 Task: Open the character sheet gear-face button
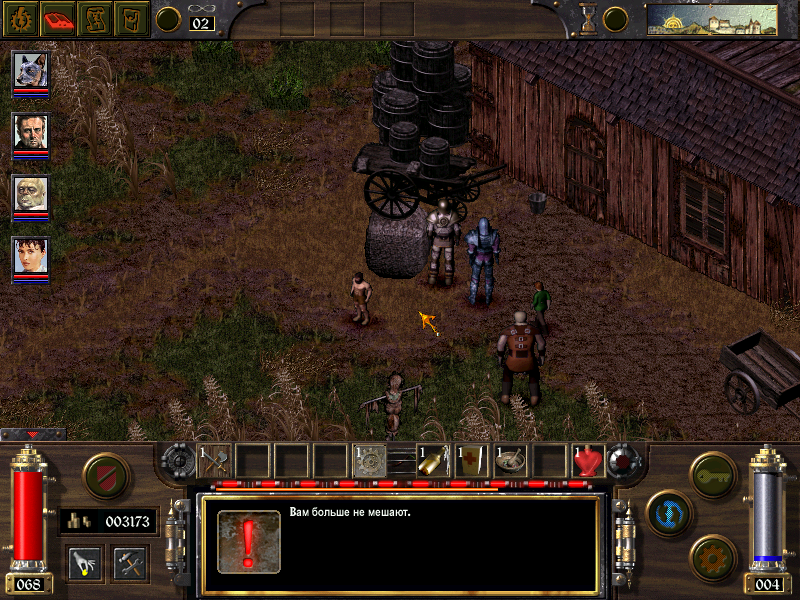click(x=19, y=18)
